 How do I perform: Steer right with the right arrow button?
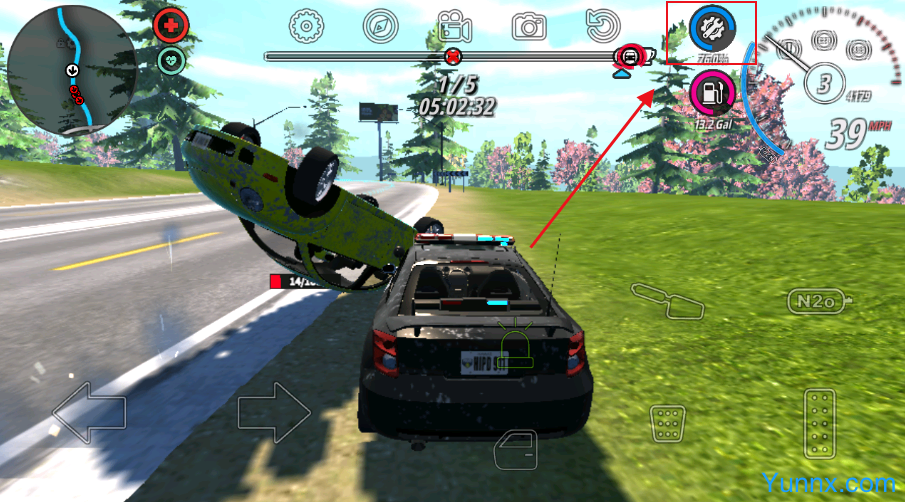(x=274, y=411)
